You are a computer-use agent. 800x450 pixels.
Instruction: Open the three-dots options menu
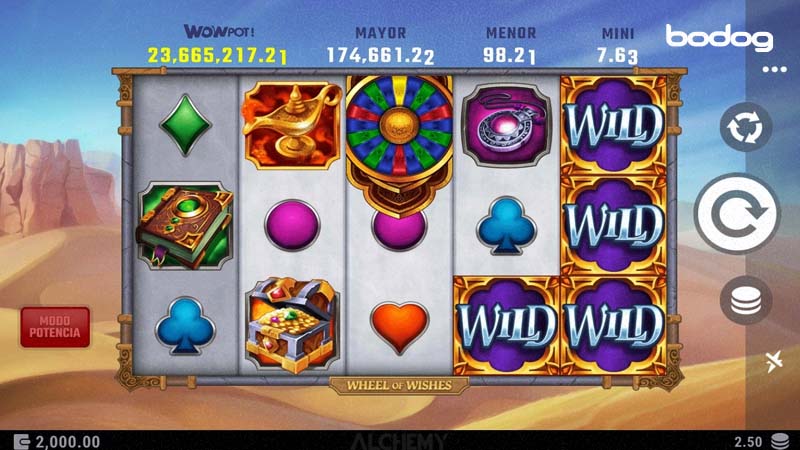[x=774, y=70]
